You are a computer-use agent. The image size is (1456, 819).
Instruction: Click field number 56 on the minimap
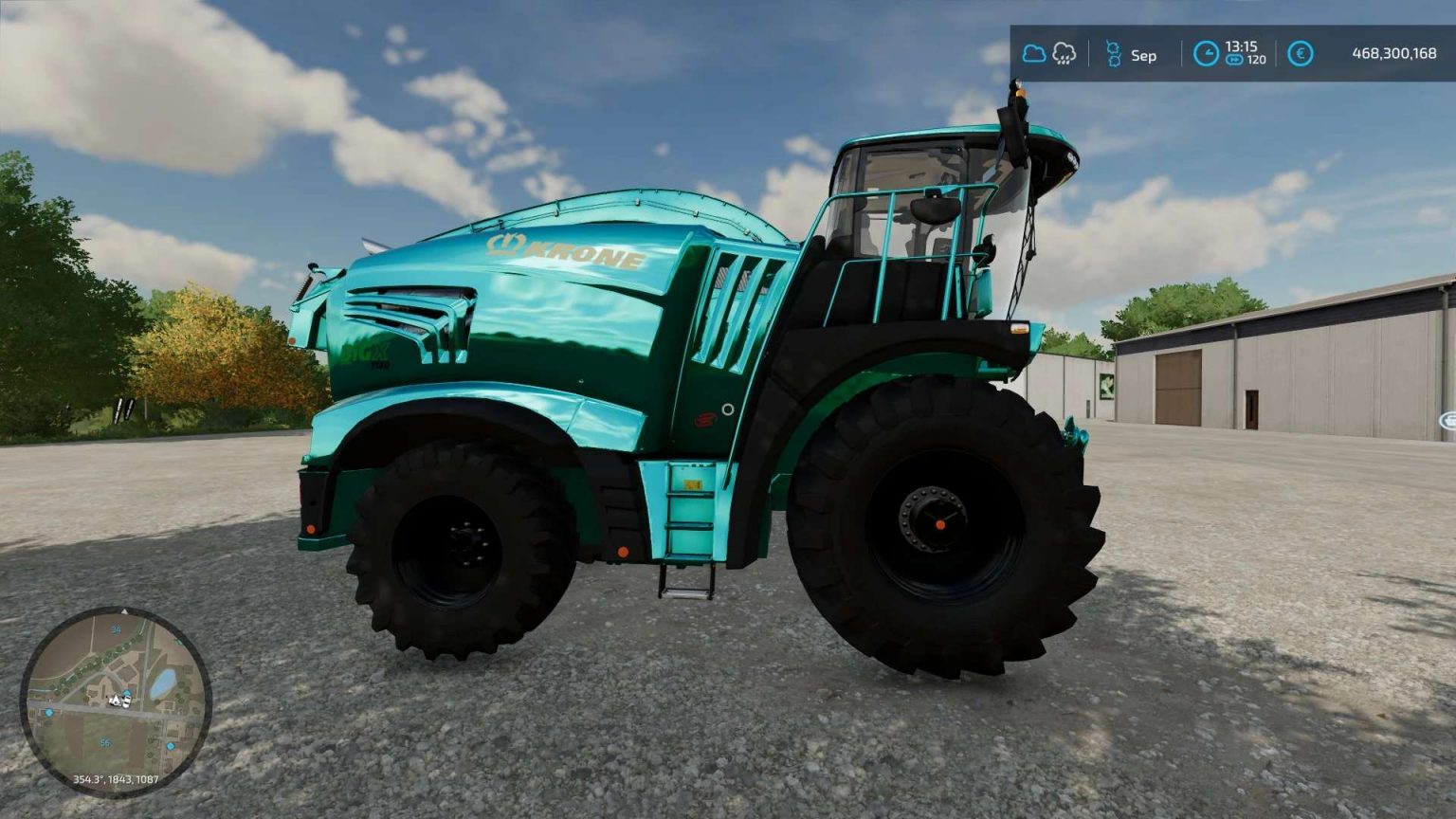tap(105, 742)
